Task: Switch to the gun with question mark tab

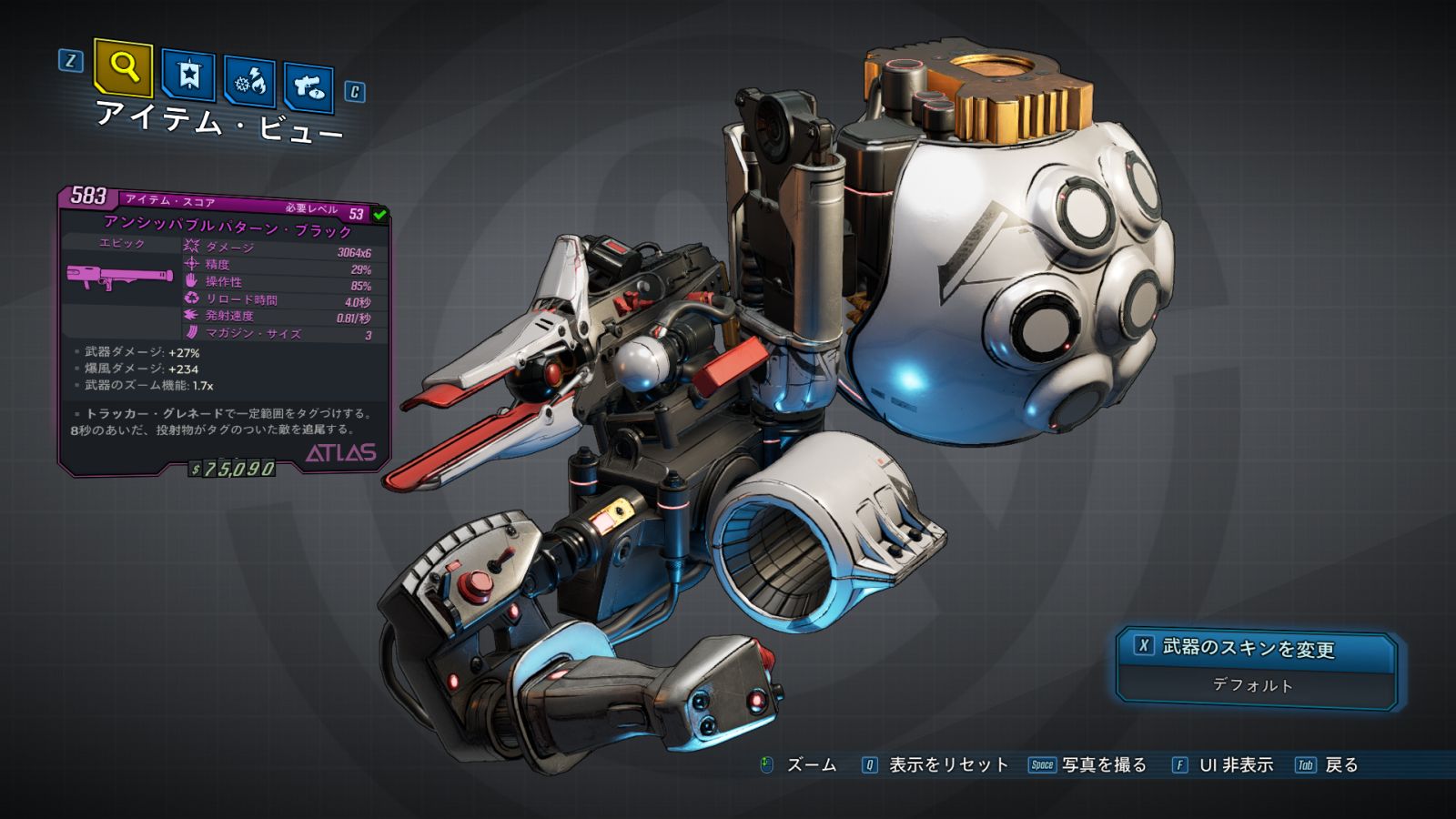Action: [x=308, y=87]
